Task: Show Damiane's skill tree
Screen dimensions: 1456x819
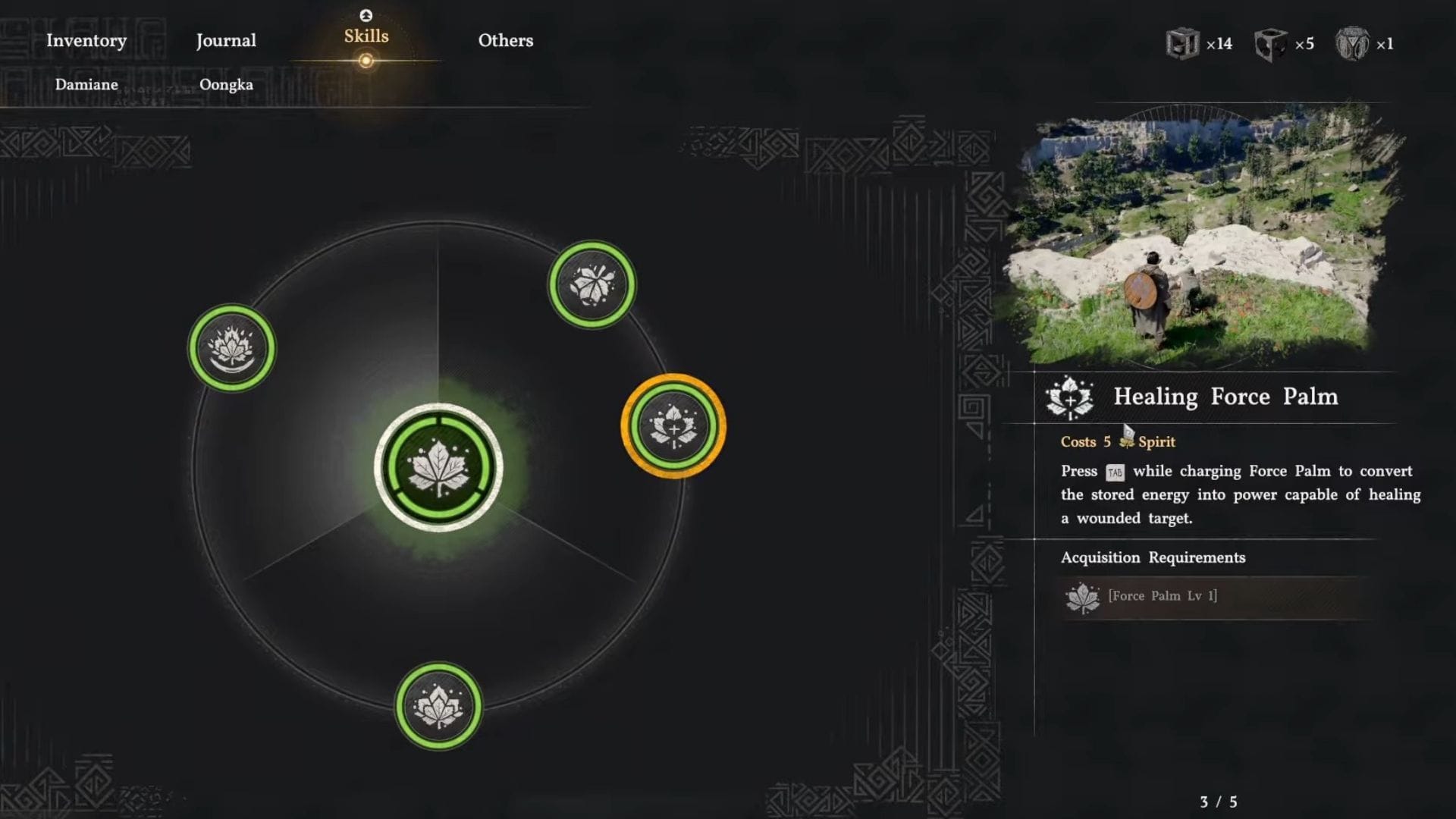Action: (86, 85)
